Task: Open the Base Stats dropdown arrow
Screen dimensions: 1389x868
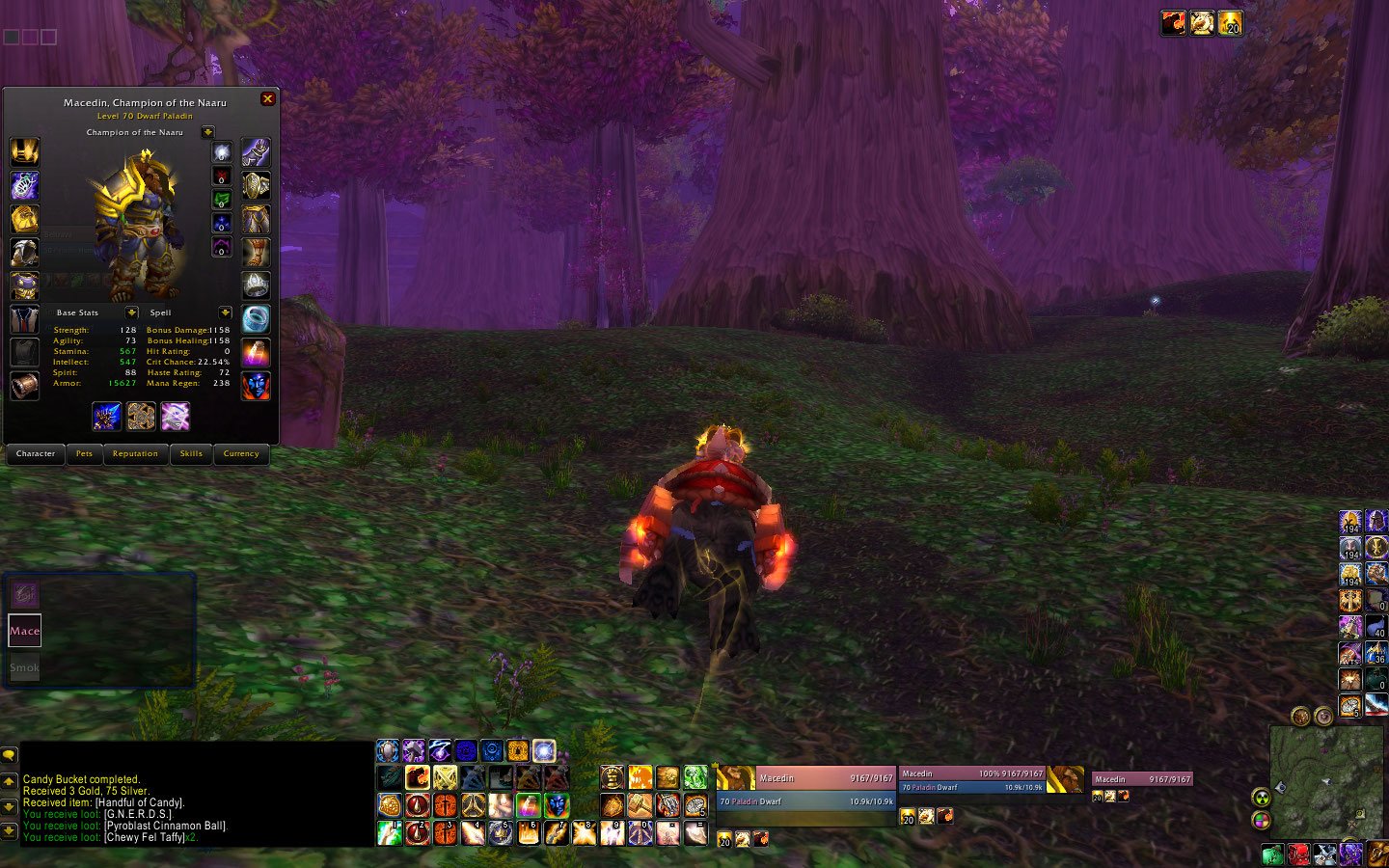Action: pos(131,312)
